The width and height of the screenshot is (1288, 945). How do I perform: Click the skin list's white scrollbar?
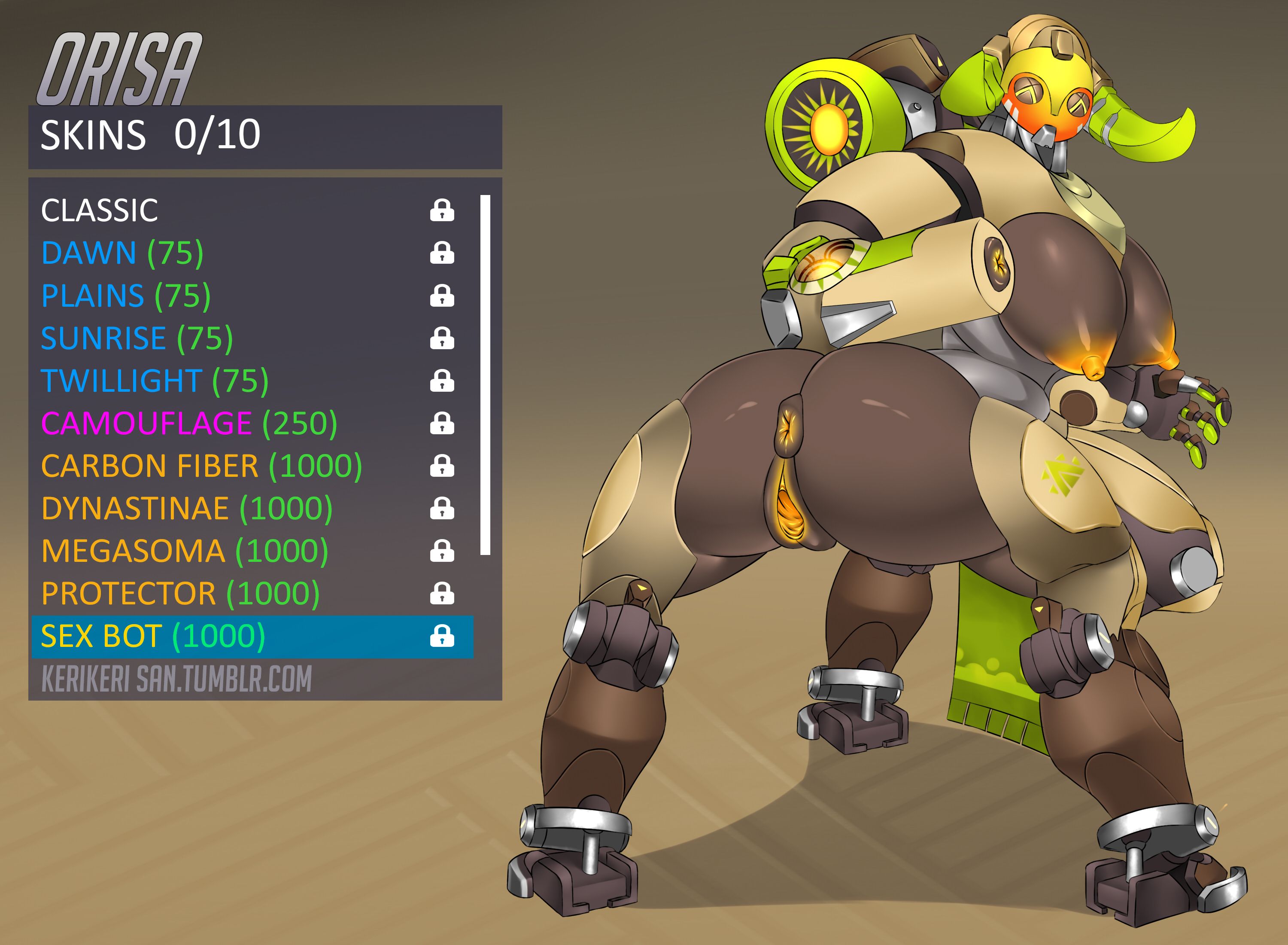coord(485,375)
